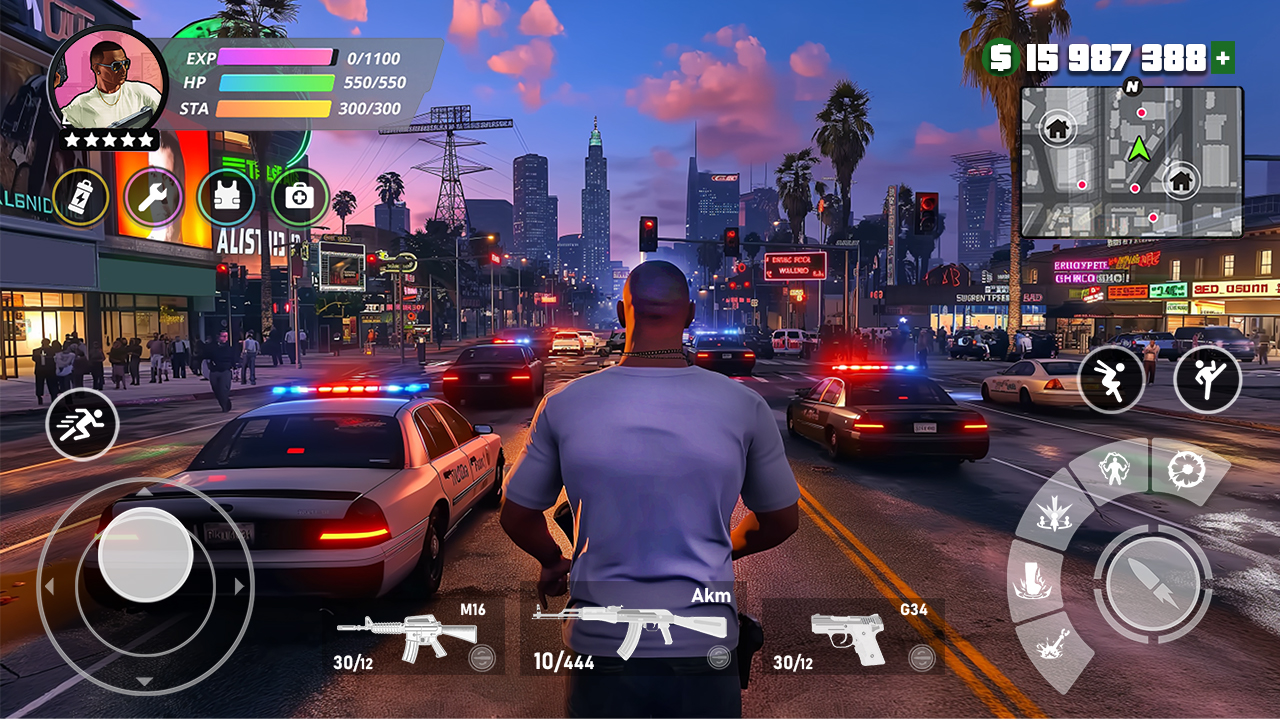
Task: Activate the electrified figure skill
Action: tap(1112, 468)
